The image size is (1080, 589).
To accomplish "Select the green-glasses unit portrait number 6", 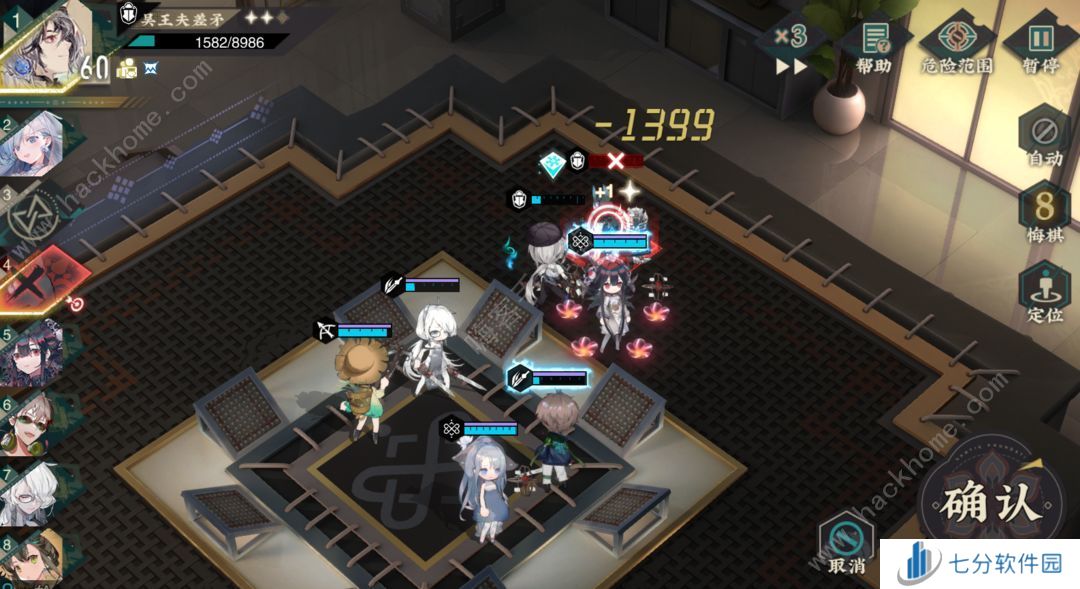I will click(x=36, y=421).
